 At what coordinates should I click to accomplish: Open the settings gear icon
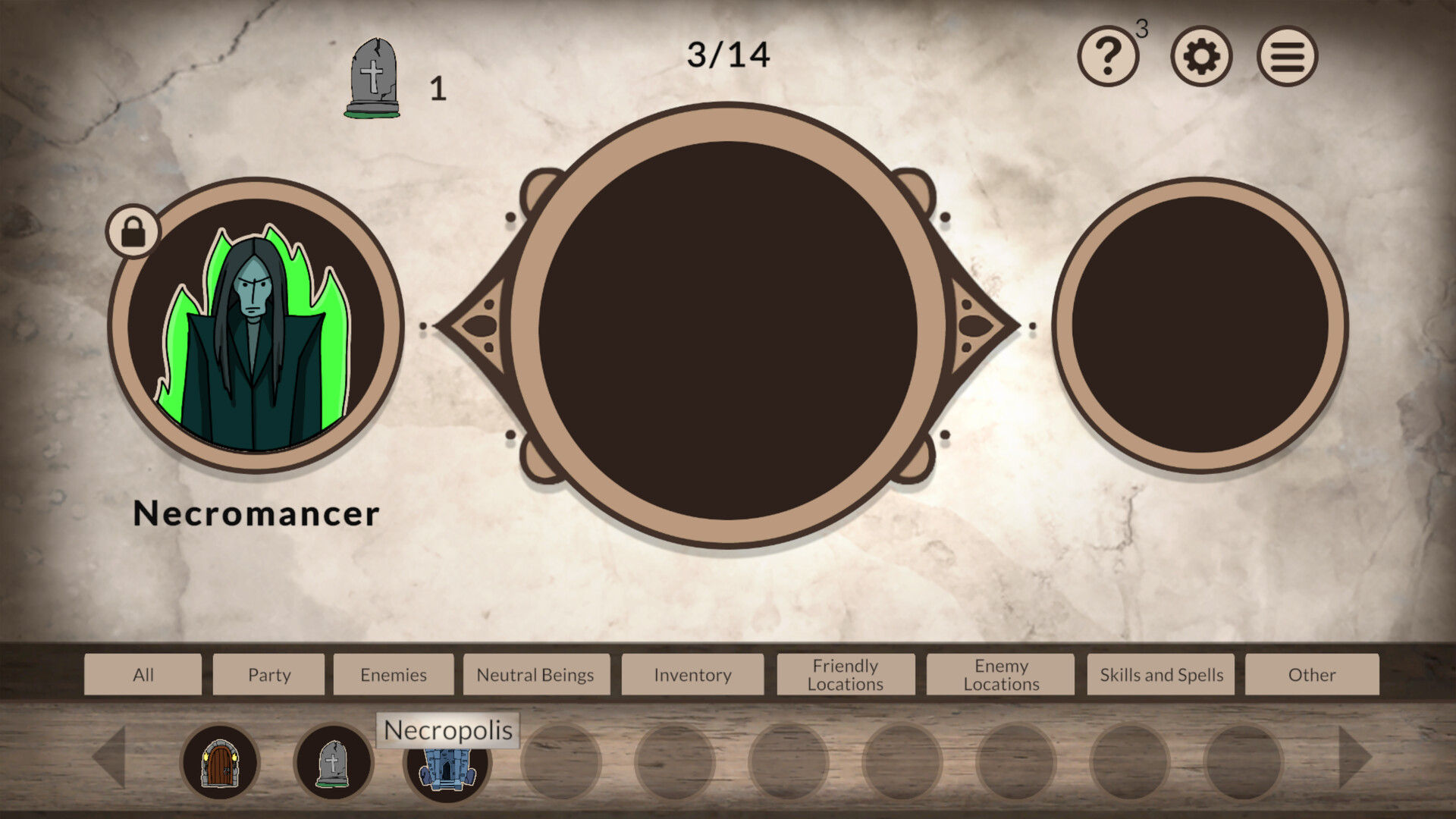pos(1200,54)
